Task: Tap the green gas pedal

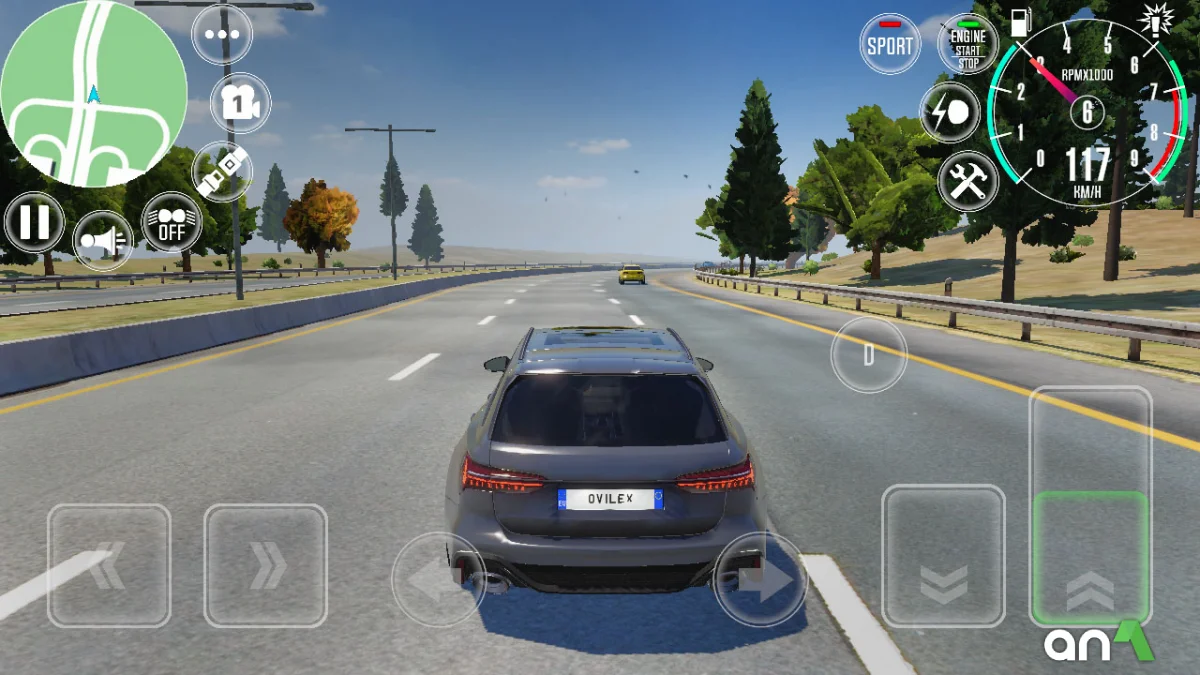Action: pyautogui.click(x=1090, y=557)
